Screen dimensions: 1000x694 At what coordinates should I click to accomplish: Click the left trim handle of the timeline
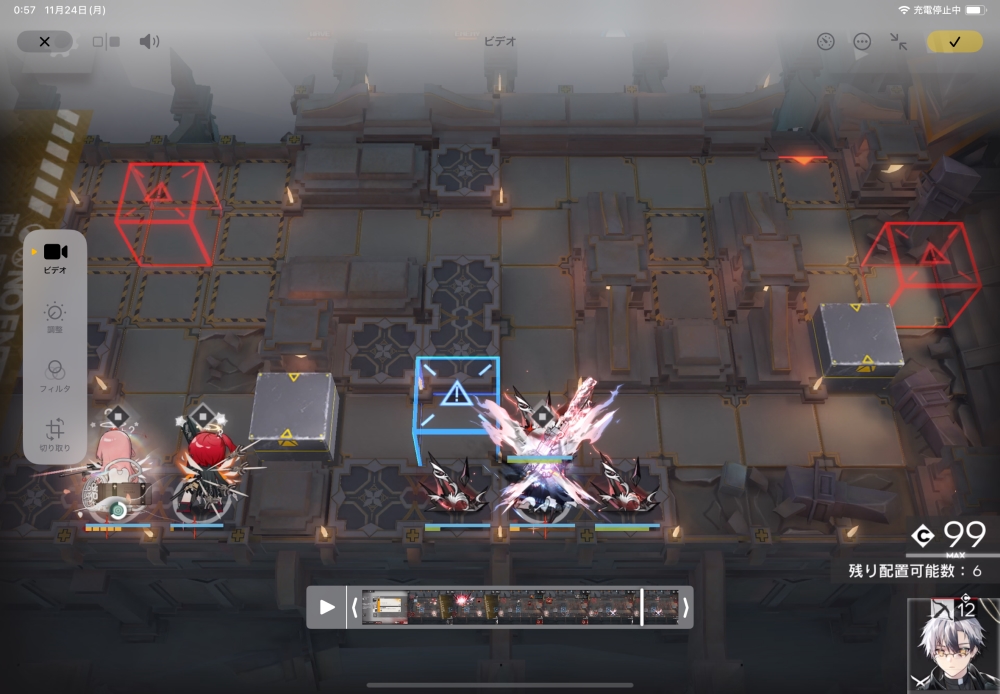click(353, 607)
